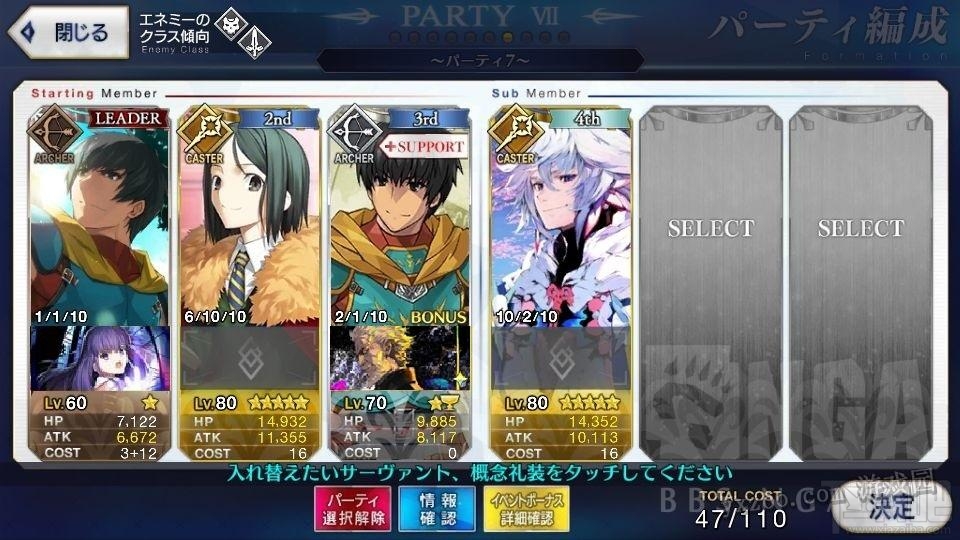Select the empty craft essence slot of 2nd Caster
This screenshot has height=540, width=960.
[250, 359]
